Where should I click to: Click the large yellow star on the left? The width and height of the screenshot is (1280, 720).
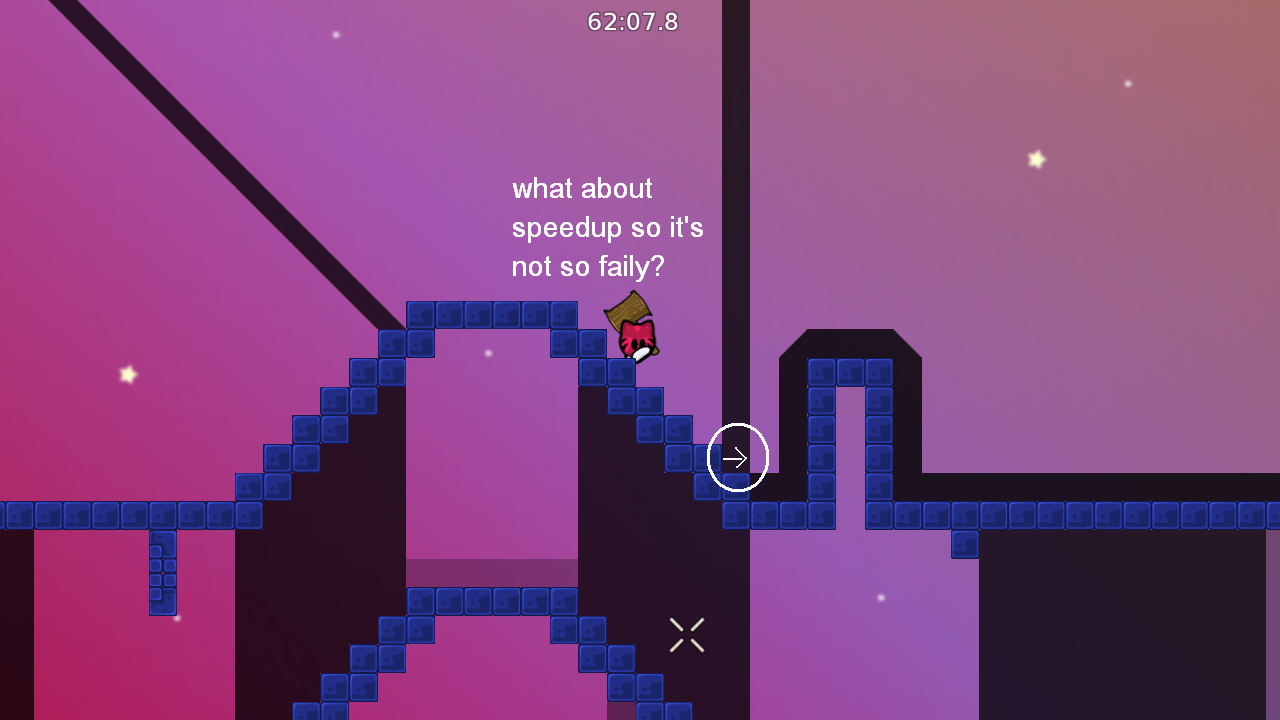tap(128, 375)
